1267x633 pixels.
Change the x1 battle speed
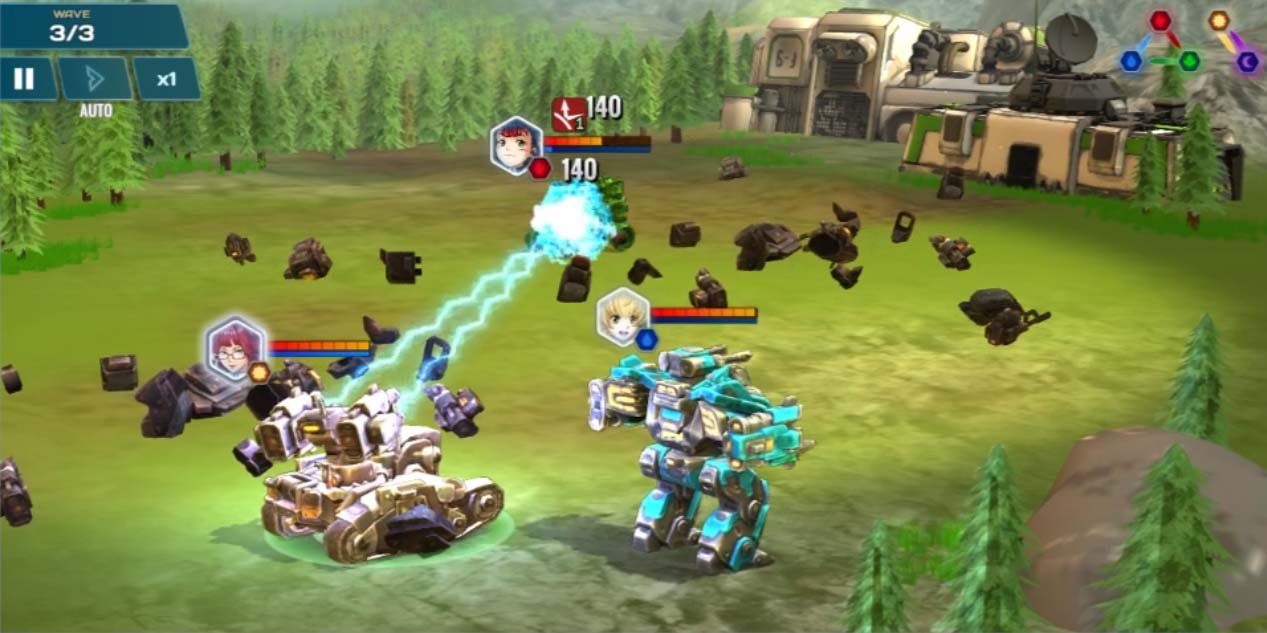click(166, 79)
